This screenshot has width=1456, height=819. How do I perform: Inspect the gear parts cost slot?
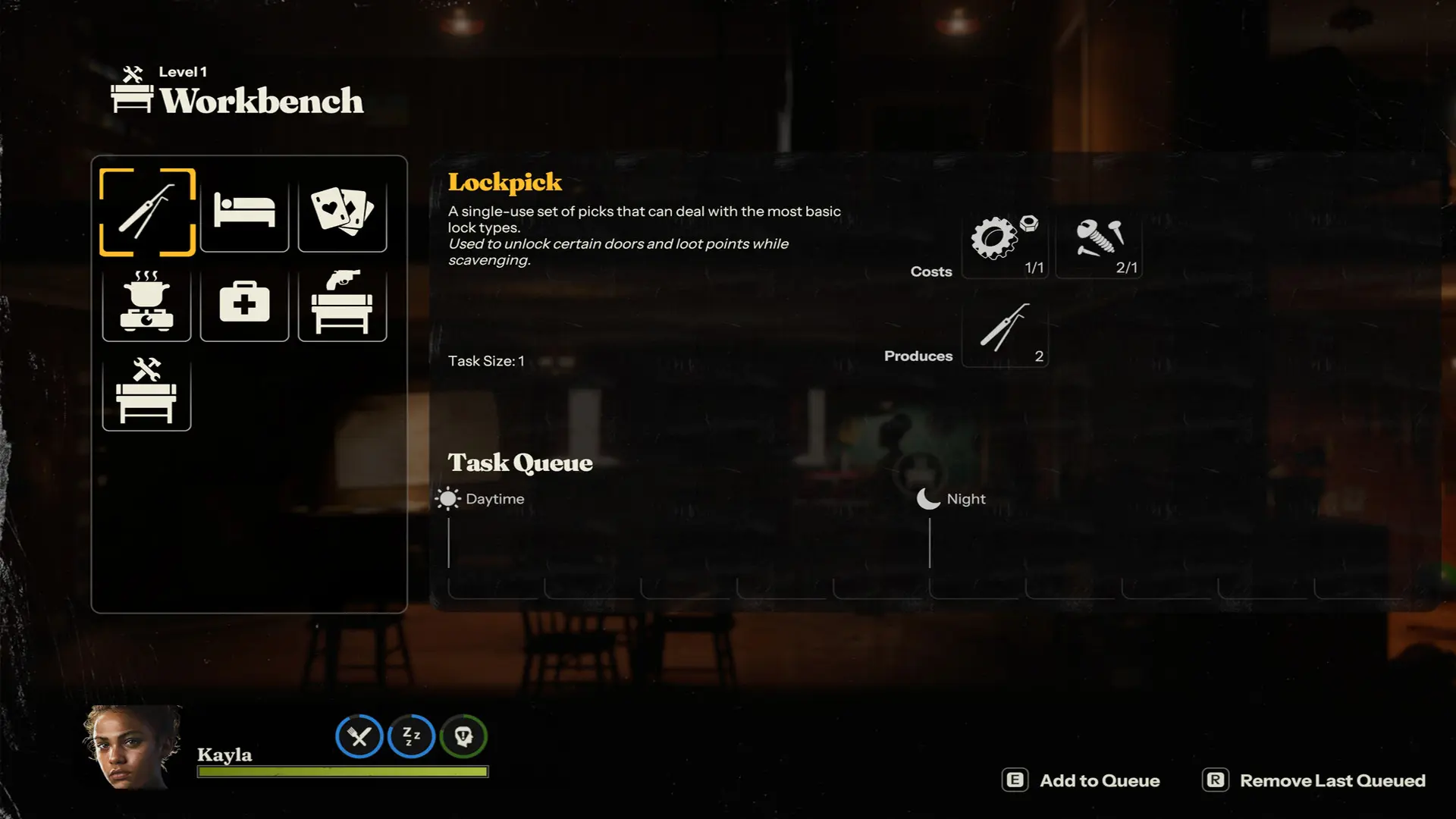tap(1005, 244)
